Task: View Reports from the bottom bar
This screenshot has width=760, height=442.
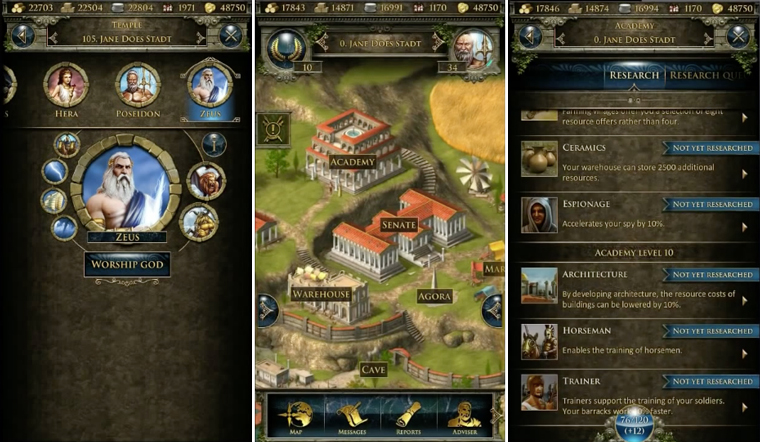Action: tap(409, 417)
